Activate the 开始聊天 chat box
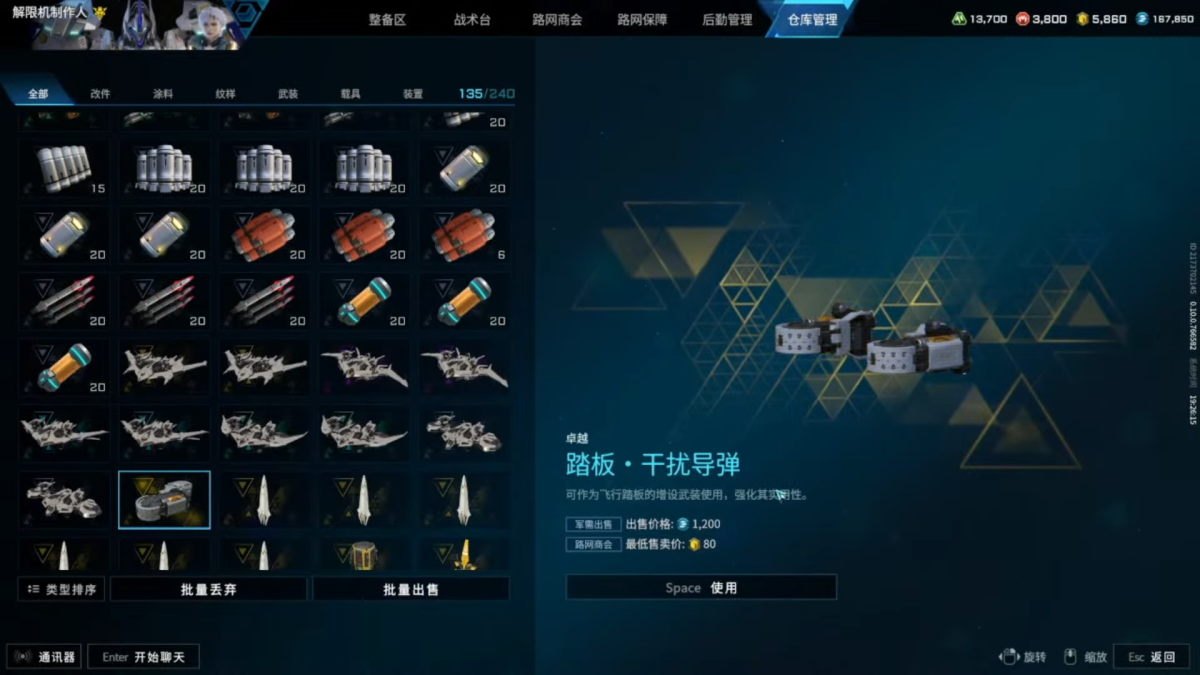Screen dimensions: 1200x675 144,657
